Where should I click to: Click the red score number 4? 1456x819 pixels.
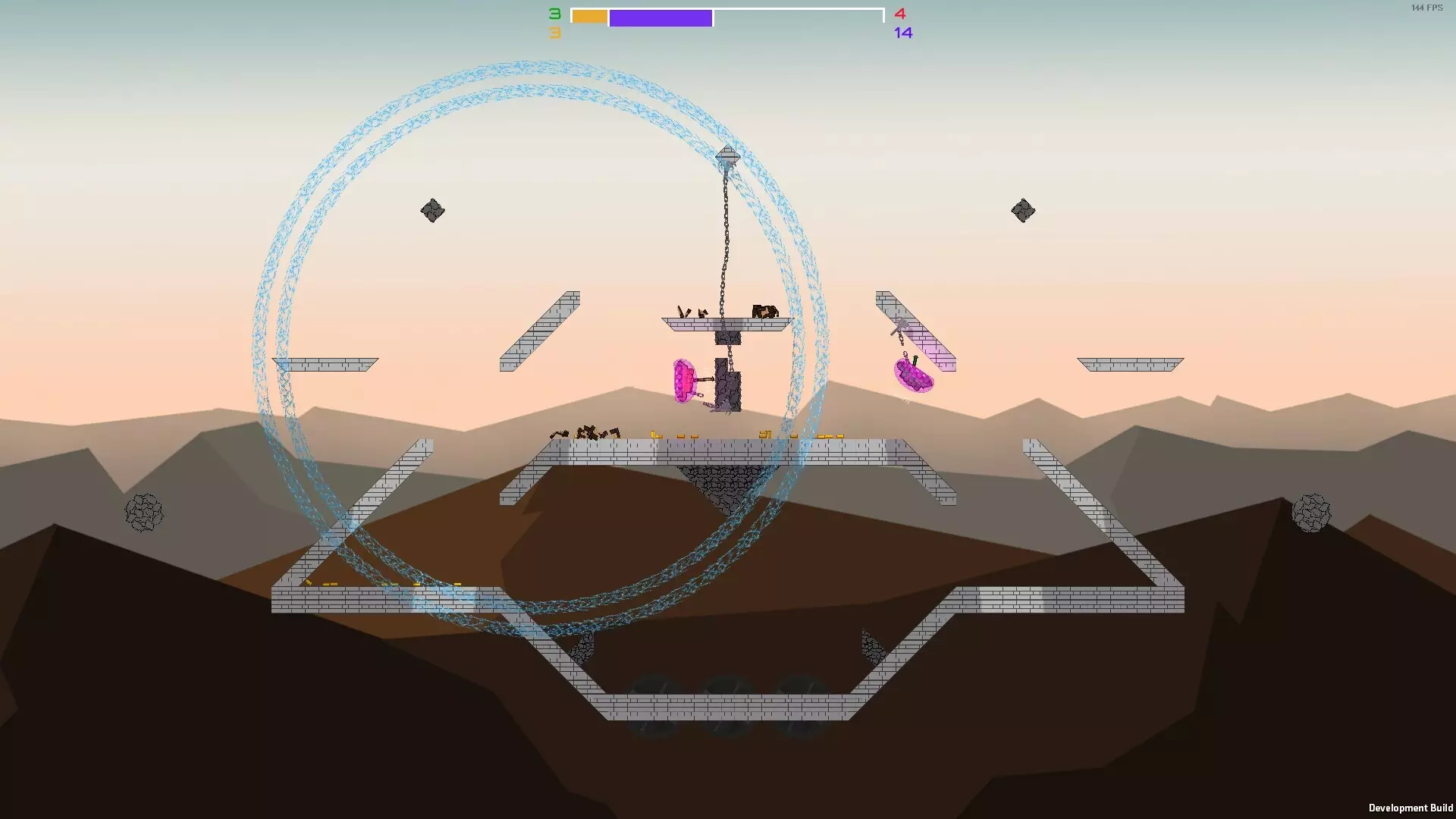pyautogui.click(x=901, y=14)
